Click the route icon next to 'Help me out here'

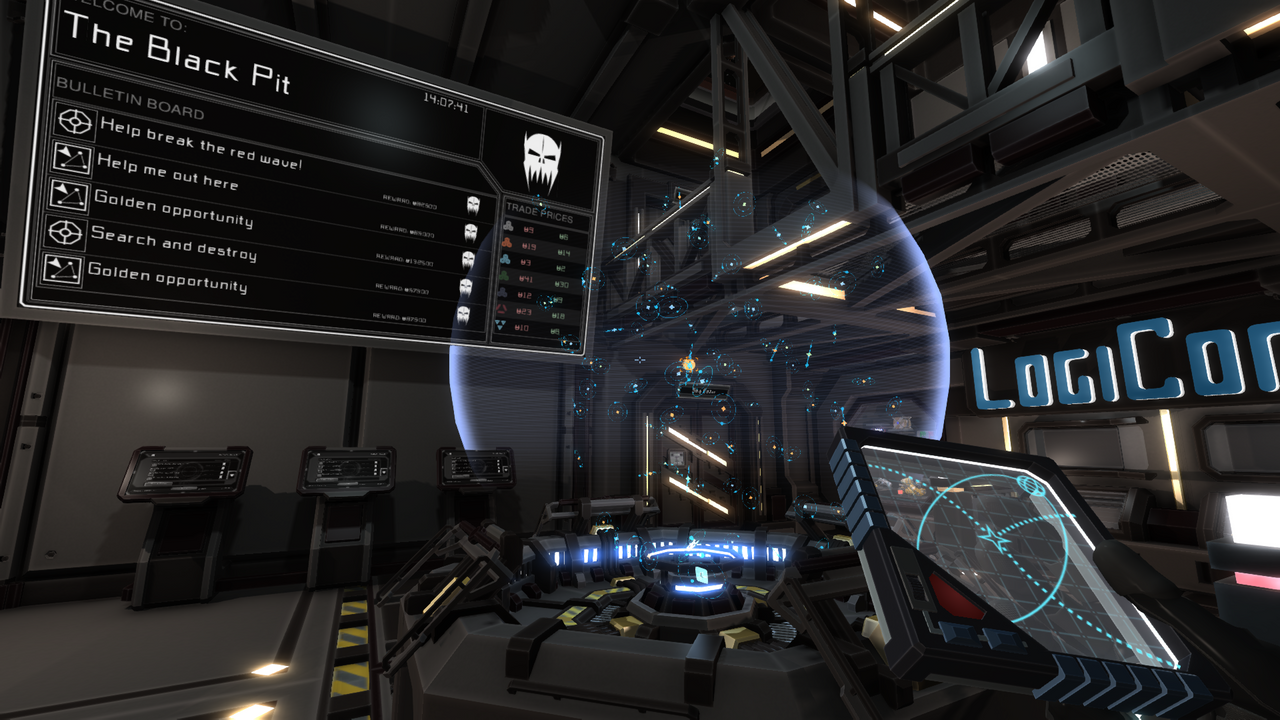tap(72, 160)
